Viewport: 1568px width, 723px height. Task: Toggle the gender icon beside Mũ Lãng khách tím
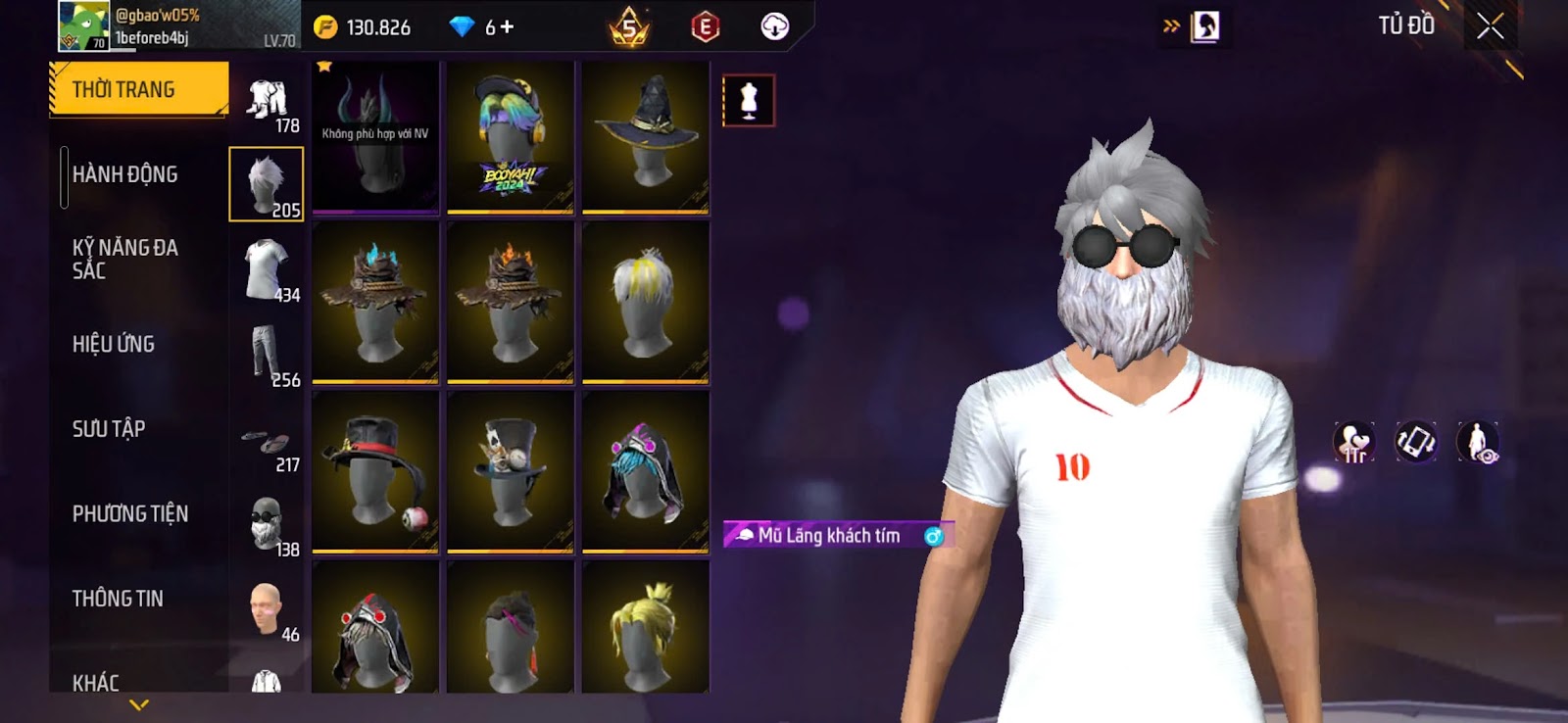933,536
